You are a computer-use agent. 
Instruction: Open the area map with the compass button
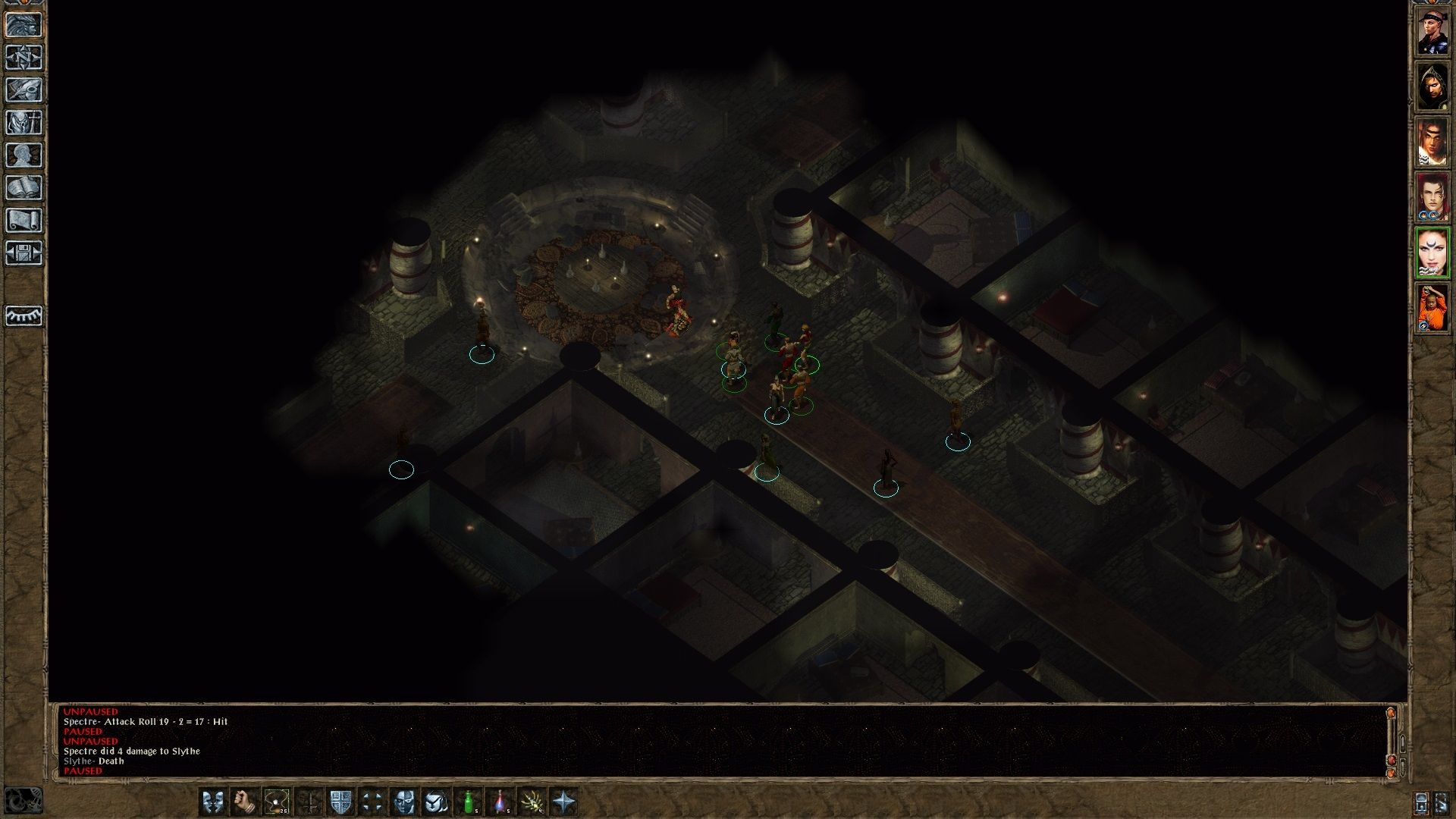pyautogui.click(x=24, y=58)
